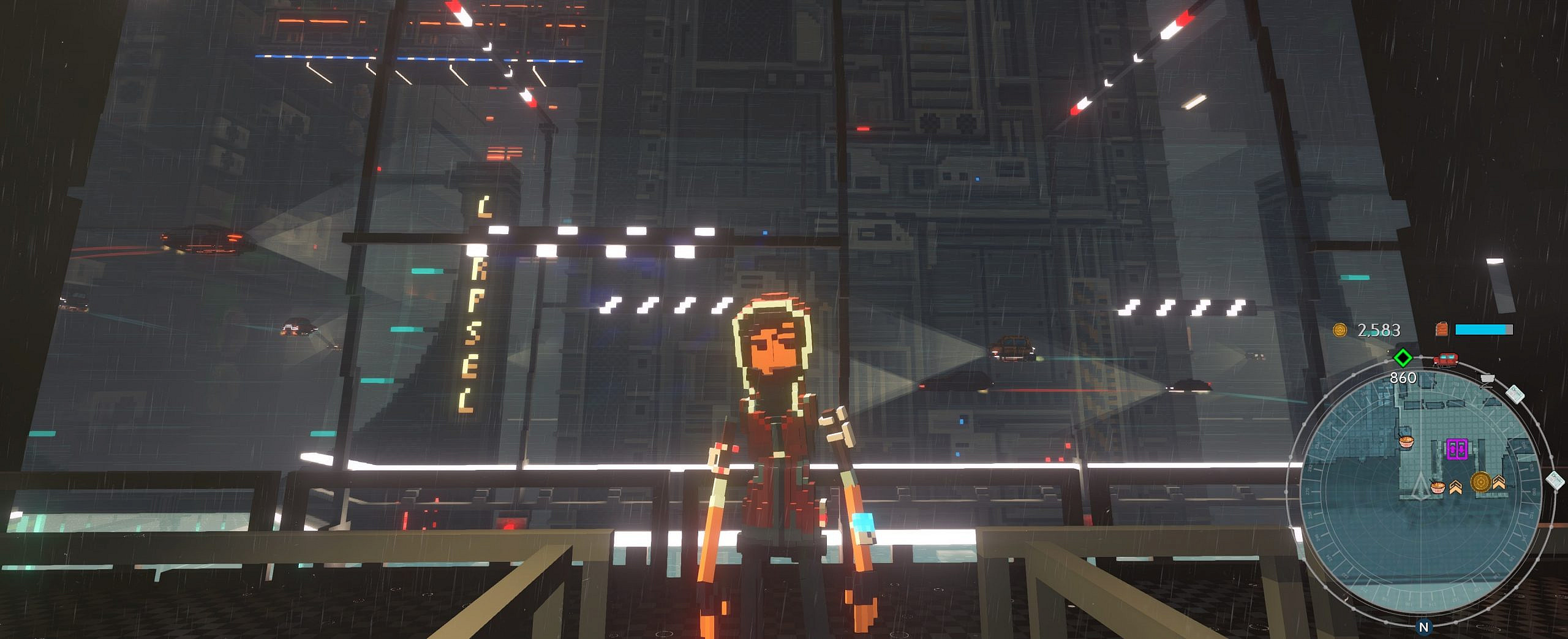The image size is (1568, 639).
Task: Open the backpack inventory icon beside the blue bar
Action: tap(1442, 330)
